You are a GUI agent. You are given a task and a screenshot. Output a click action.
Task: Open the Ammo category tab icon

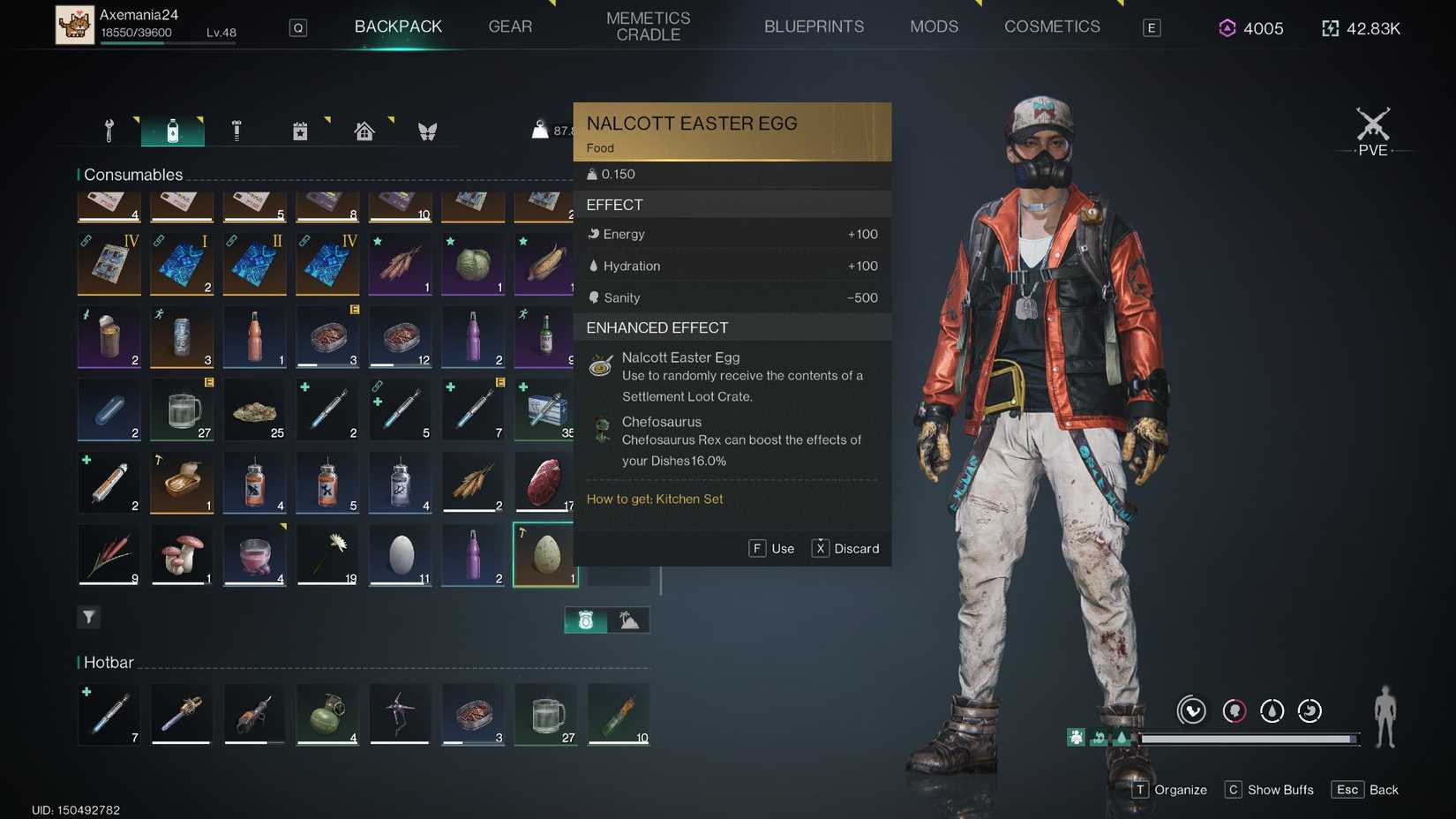tap(236, 130)
